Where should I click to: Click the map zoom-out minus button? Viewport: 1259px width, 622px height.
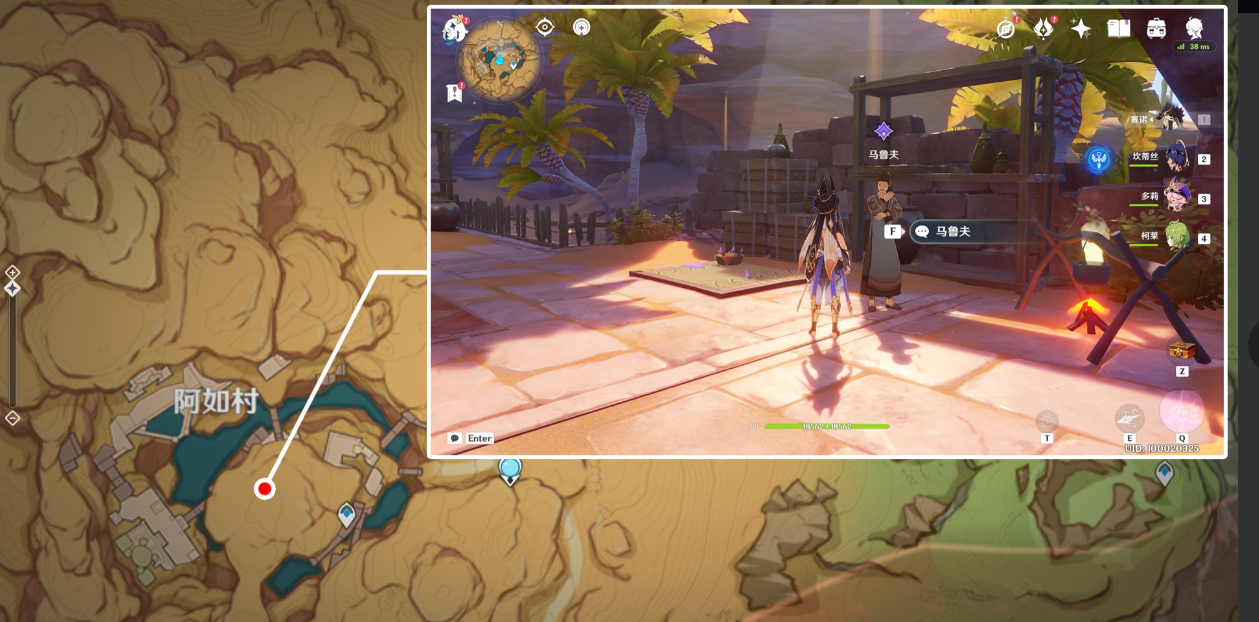(12, 418)
